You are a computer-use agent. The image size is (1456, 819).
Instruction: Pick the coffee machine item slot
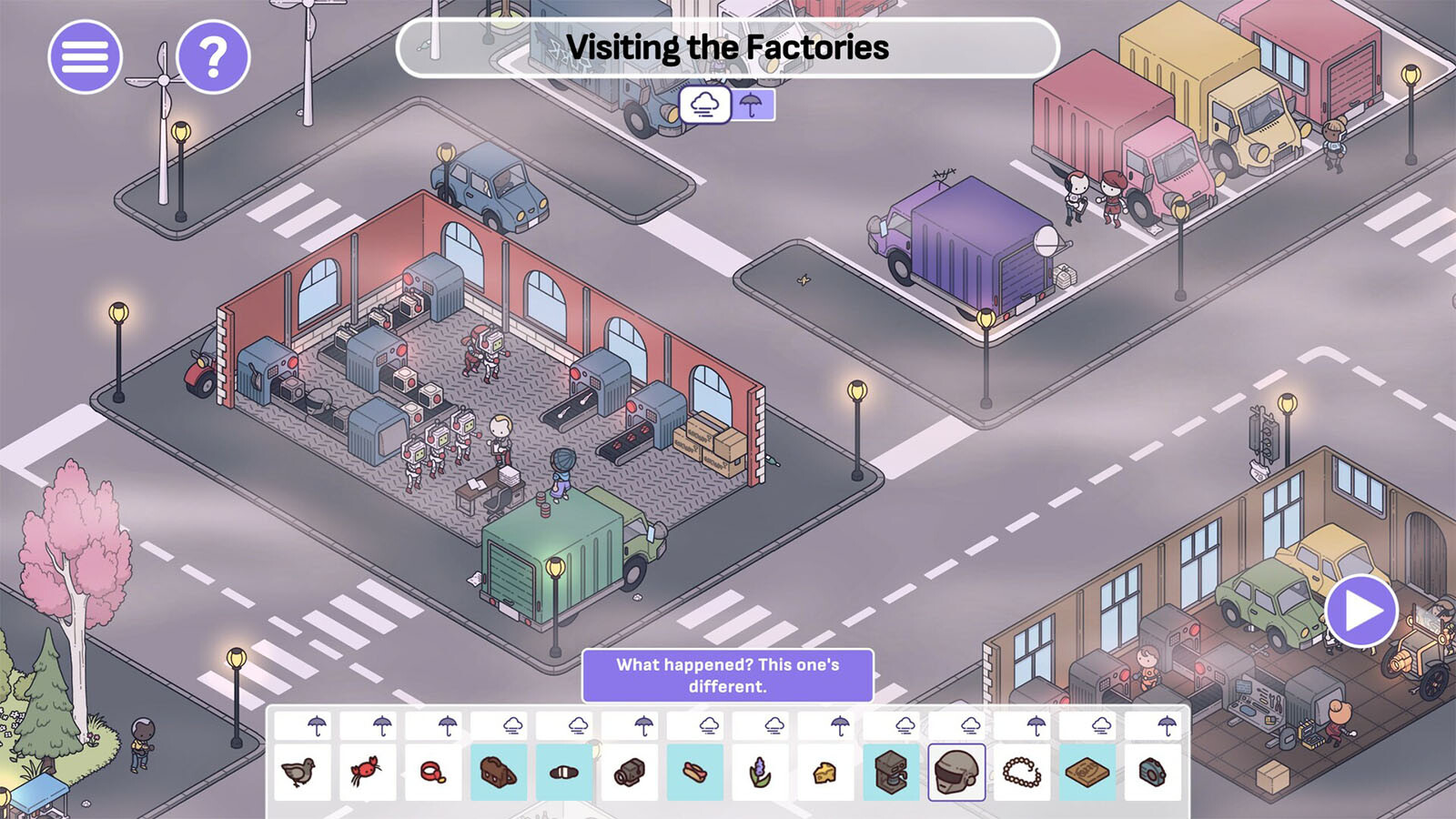[x=891, y=773]
